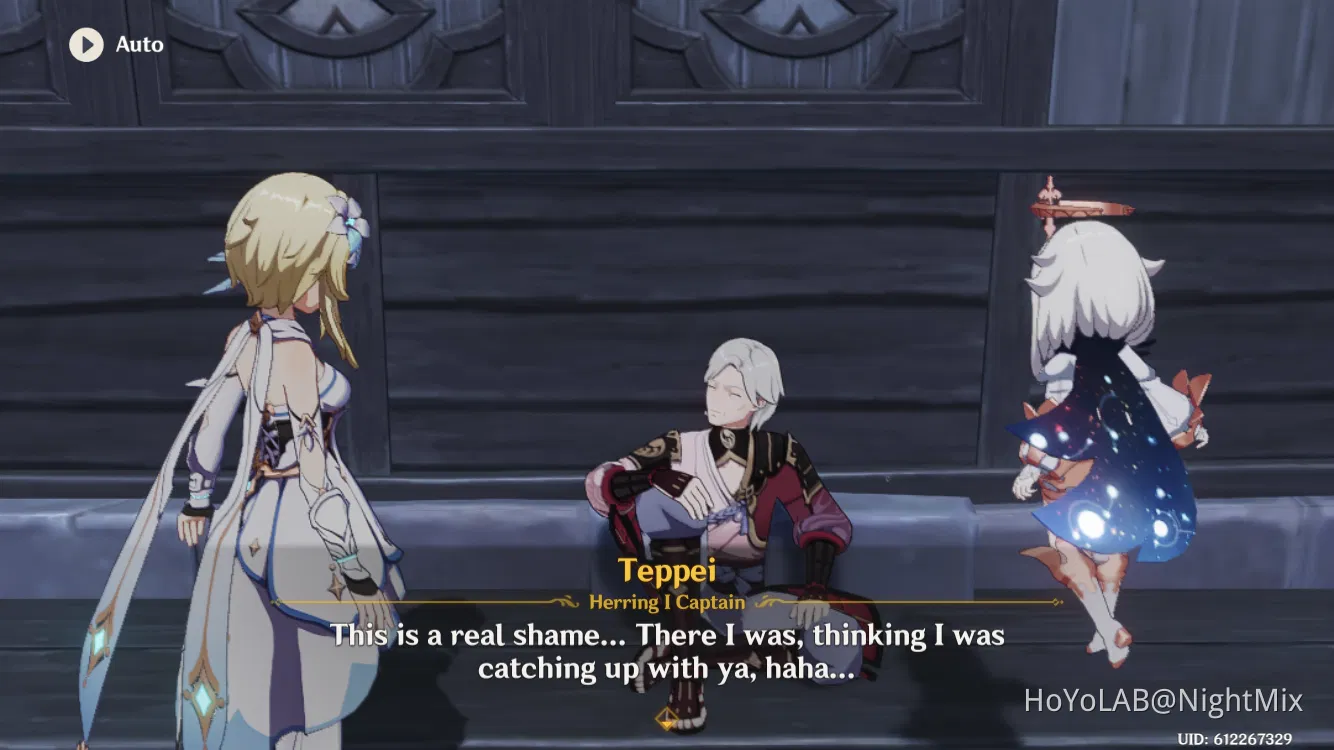
Task: Click the Auto text label
Action: coord(140,44)
